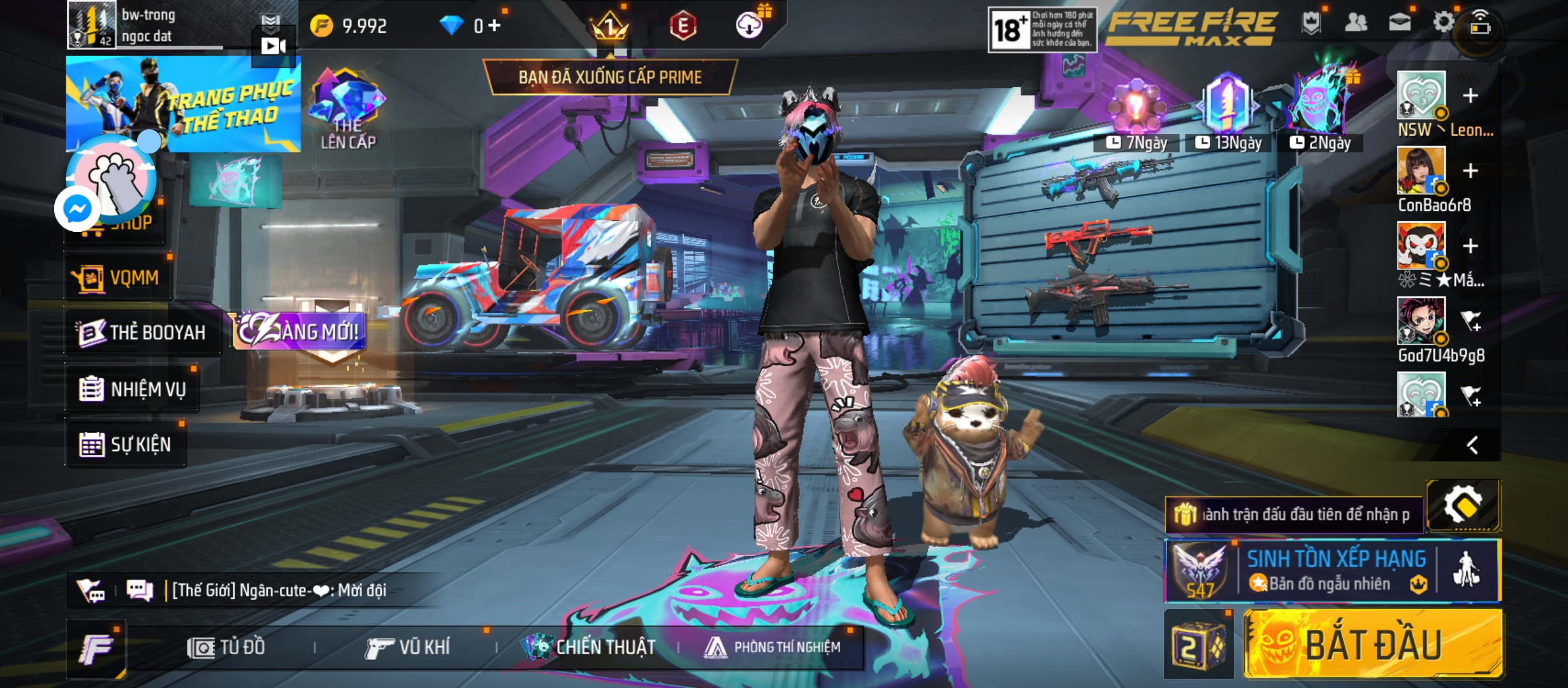
Task: Open the THẺ LÊN CẤP upgrade card
Action: pyautogui.click(x=347, y=110)
